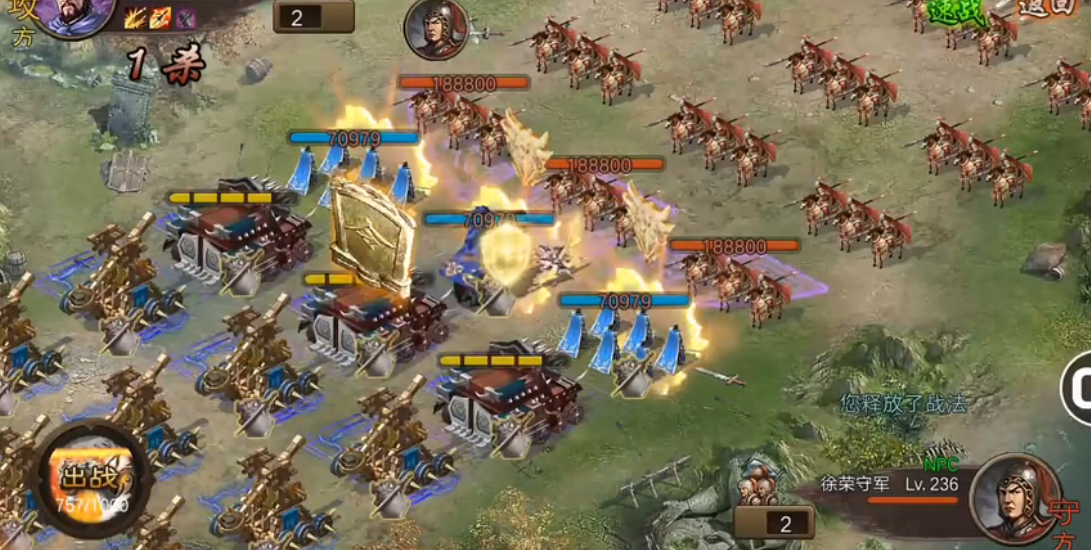Select the yellow slash skill icon
1091x550 pixels.
tap(136, 17)
